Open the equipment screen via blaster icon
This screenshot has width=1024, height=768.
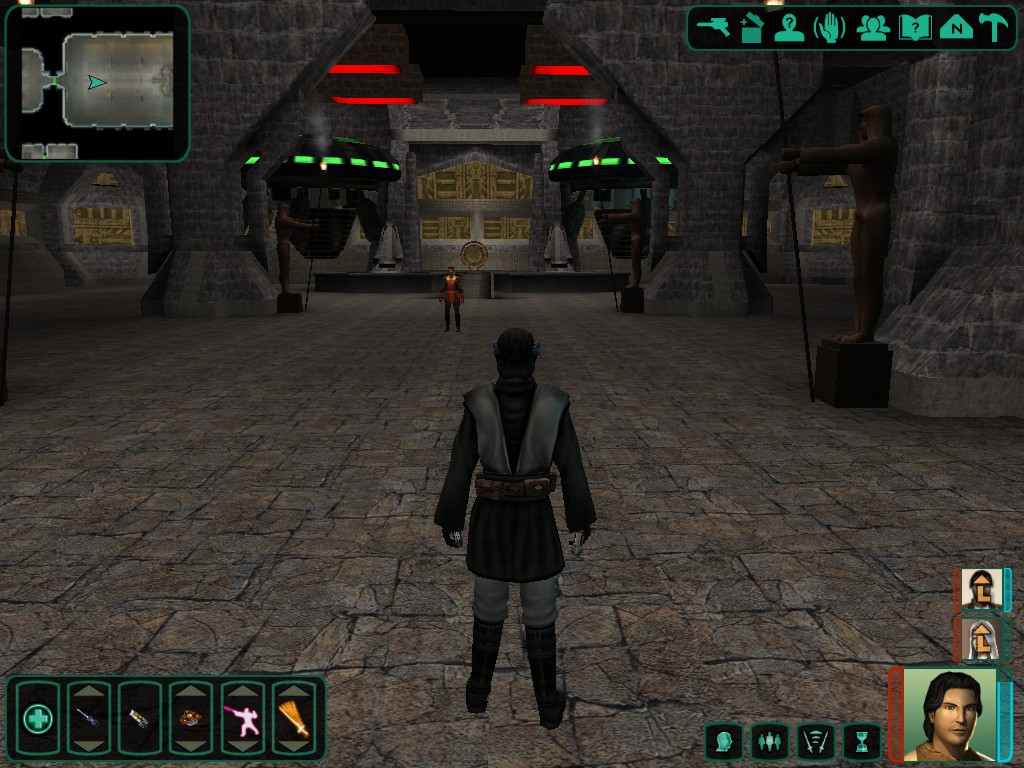[x=714, y=28]
